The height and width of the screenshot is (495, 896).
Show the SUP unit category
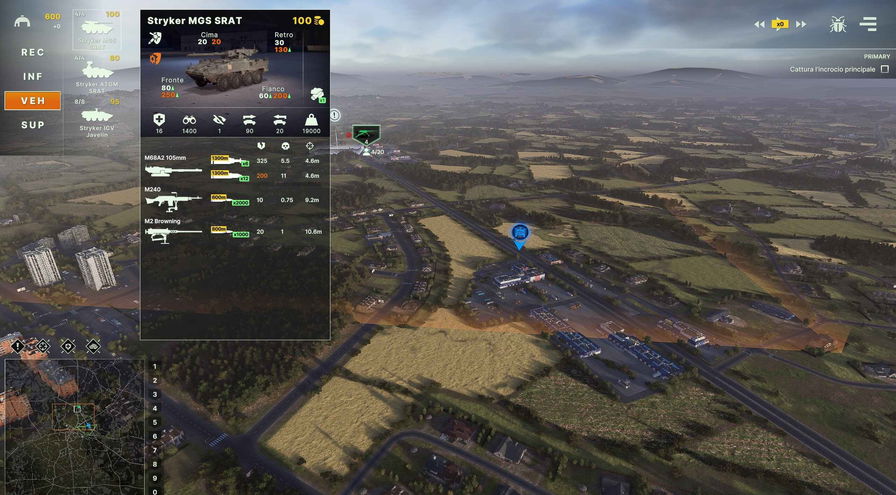pyautogui.click(x=33, y=125)
